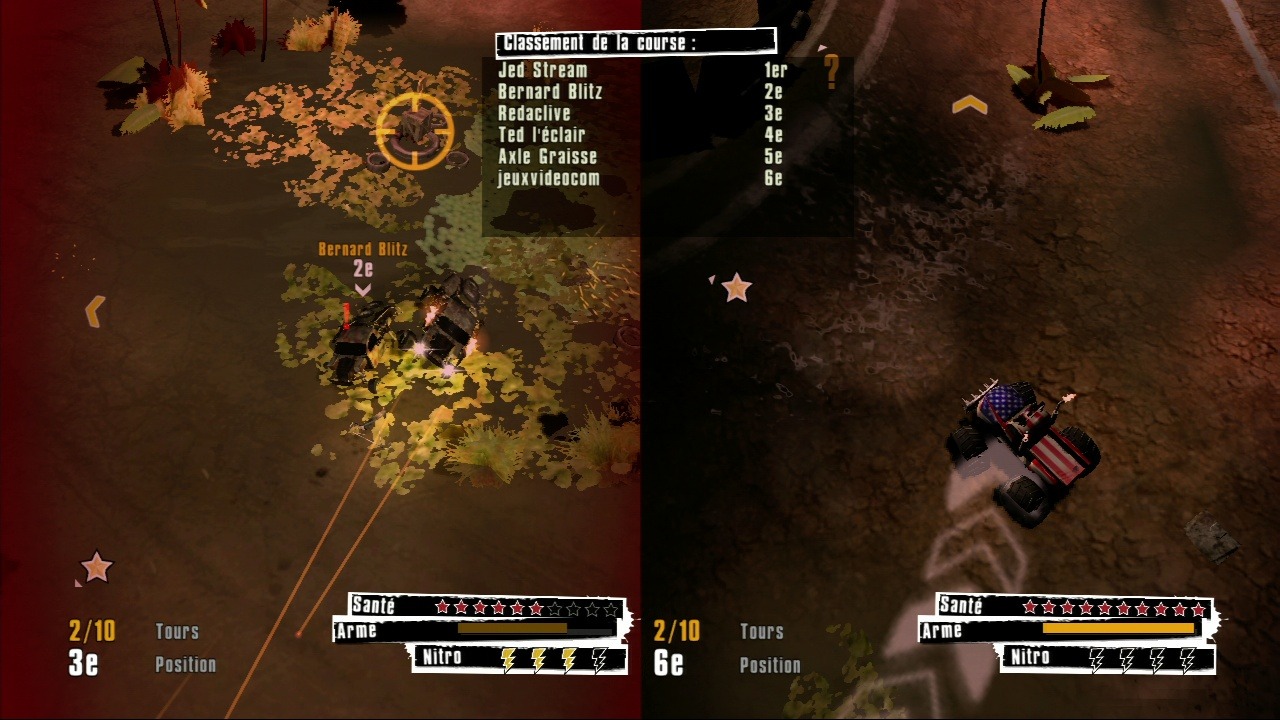This screenshot has height=720, width=1280.
Task: Click the orange question mark icon
Action: tap(831, 72)
